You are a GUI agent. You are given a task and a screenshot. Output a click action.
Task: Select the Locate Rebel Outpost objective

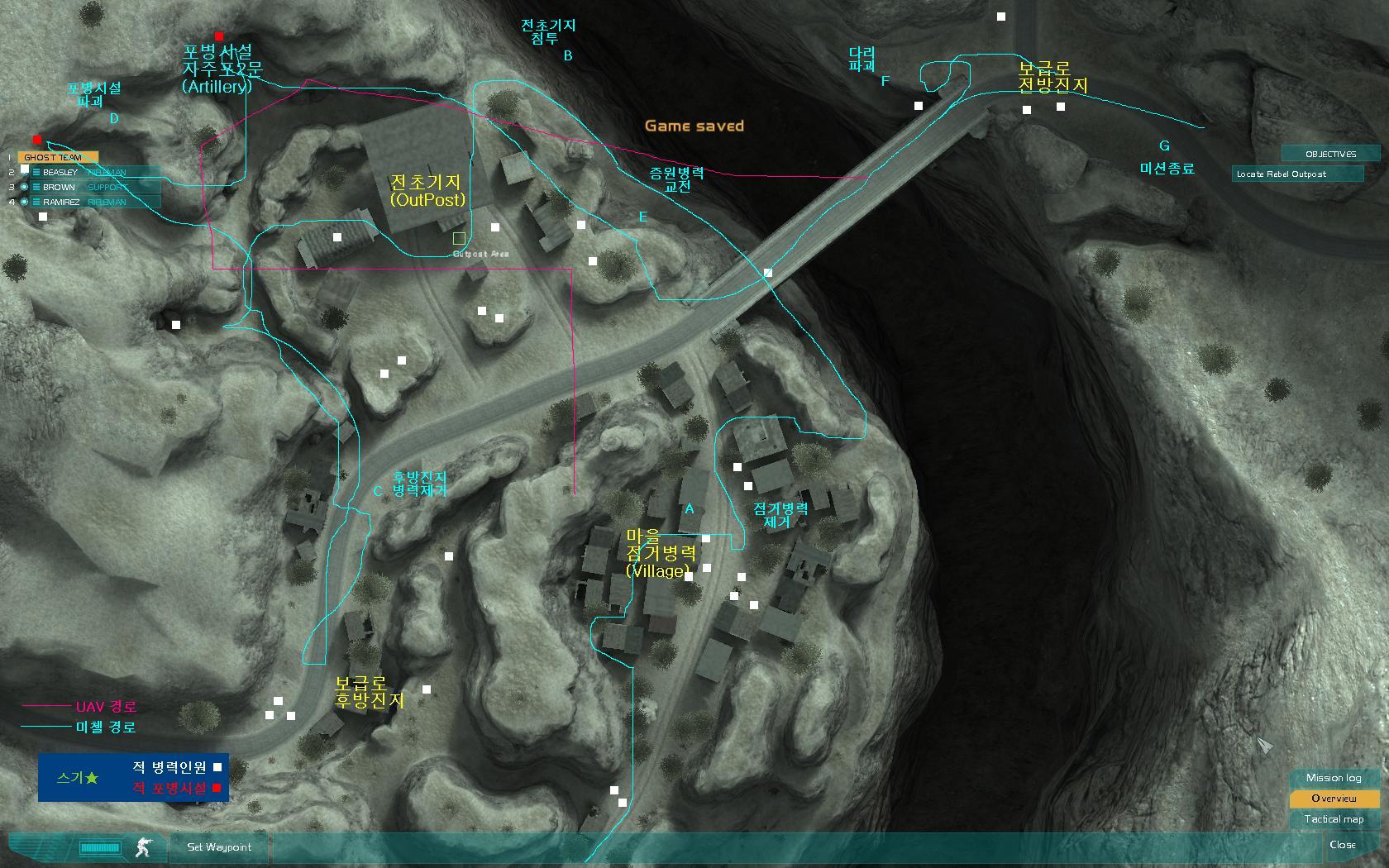[x=1298, y=174]
